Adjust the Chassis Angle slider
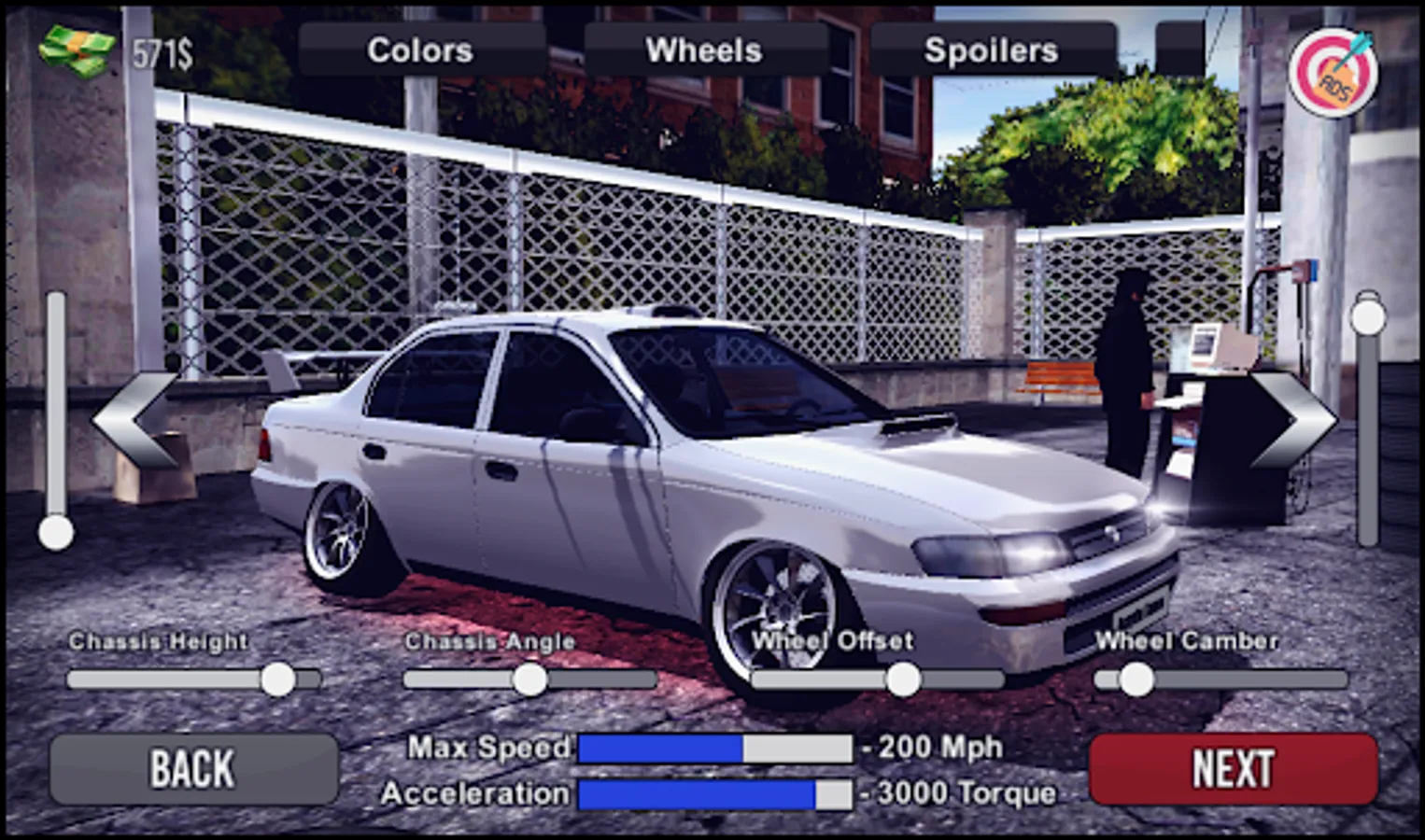 [x=529, y=680]
